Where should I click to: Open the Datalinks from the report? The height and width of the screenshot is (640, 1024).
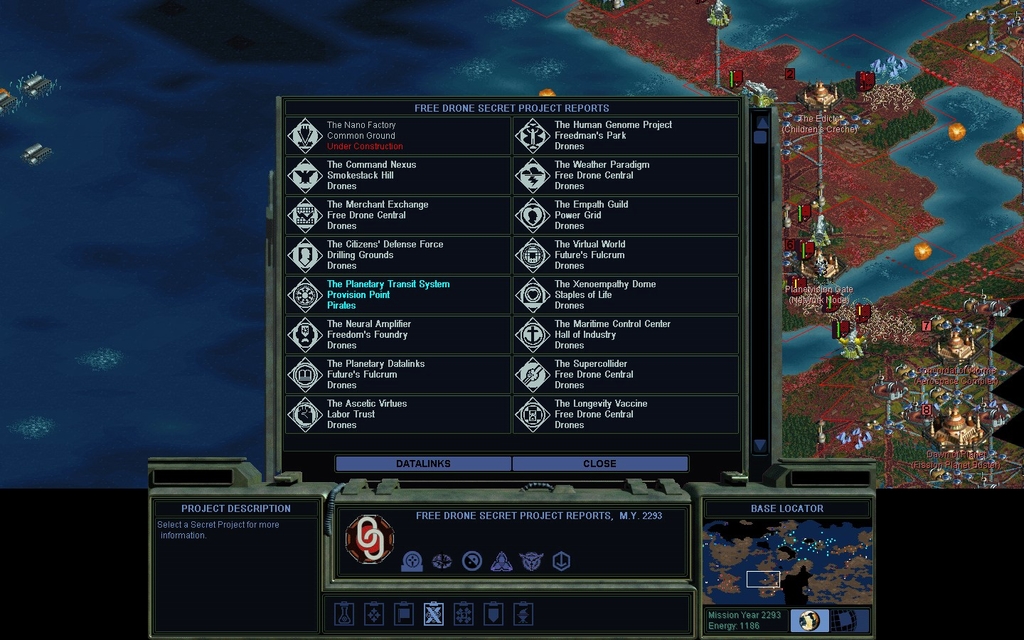pyautogui.click(x=423, y=464)
